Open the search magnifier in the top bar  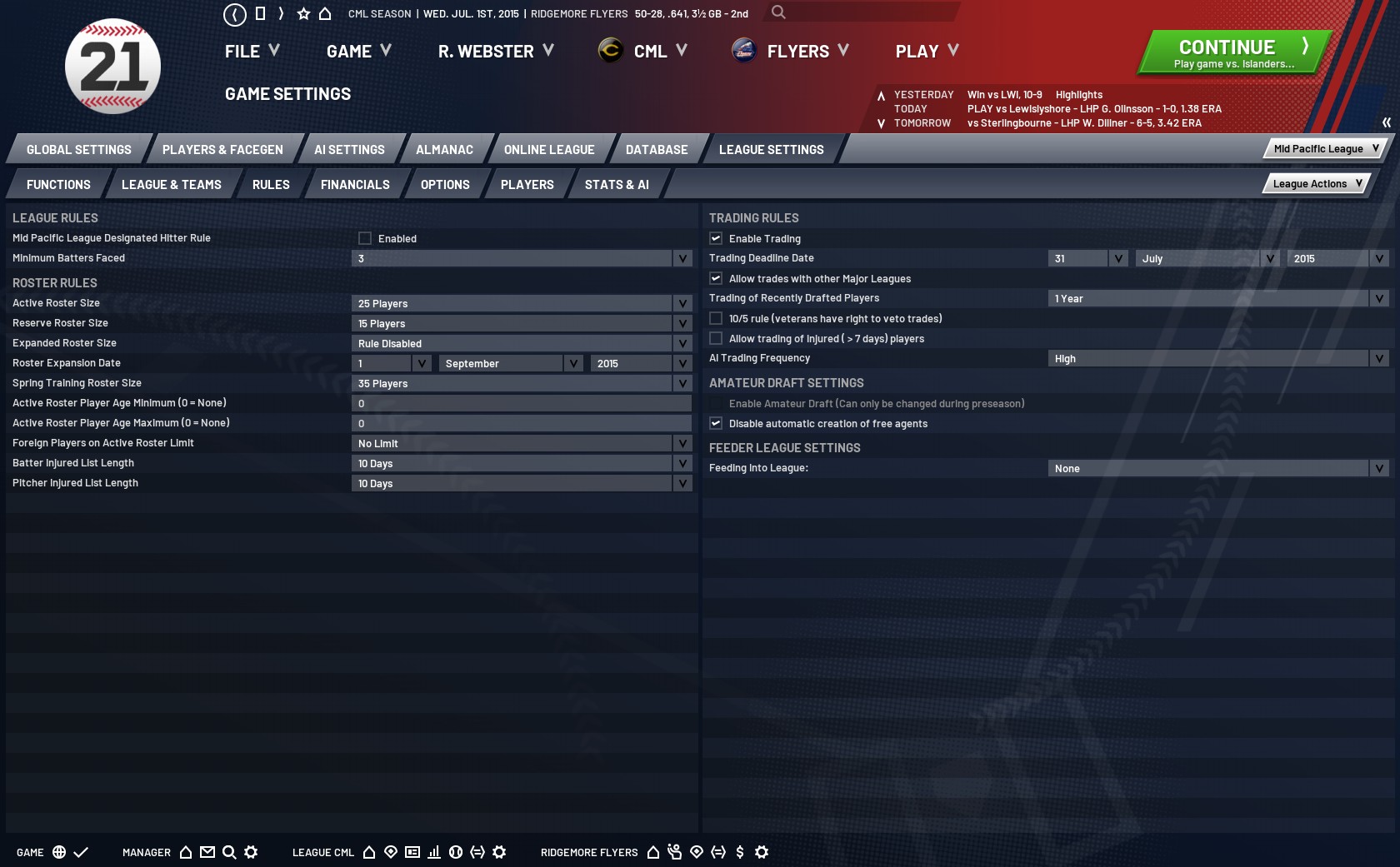[777, 13]
